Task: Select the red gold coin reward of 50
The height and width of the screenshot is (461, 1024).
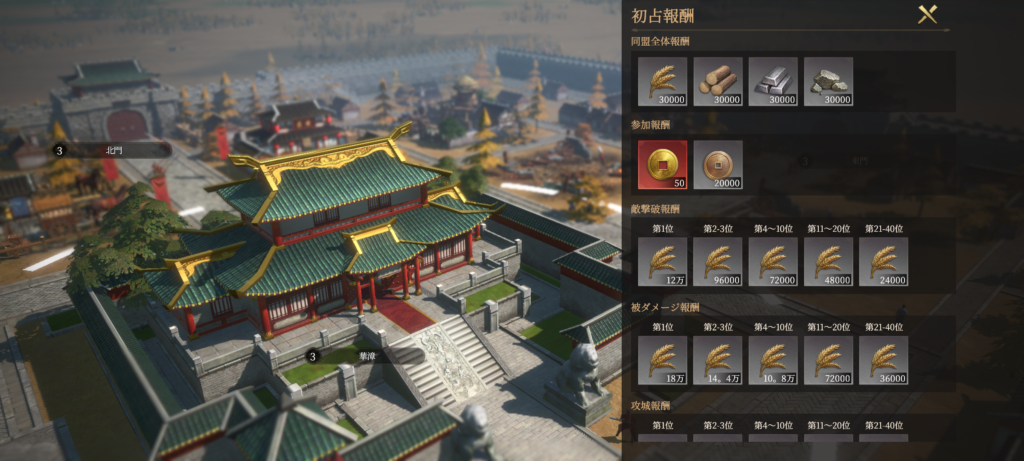Action: click(x=662, y=165)
